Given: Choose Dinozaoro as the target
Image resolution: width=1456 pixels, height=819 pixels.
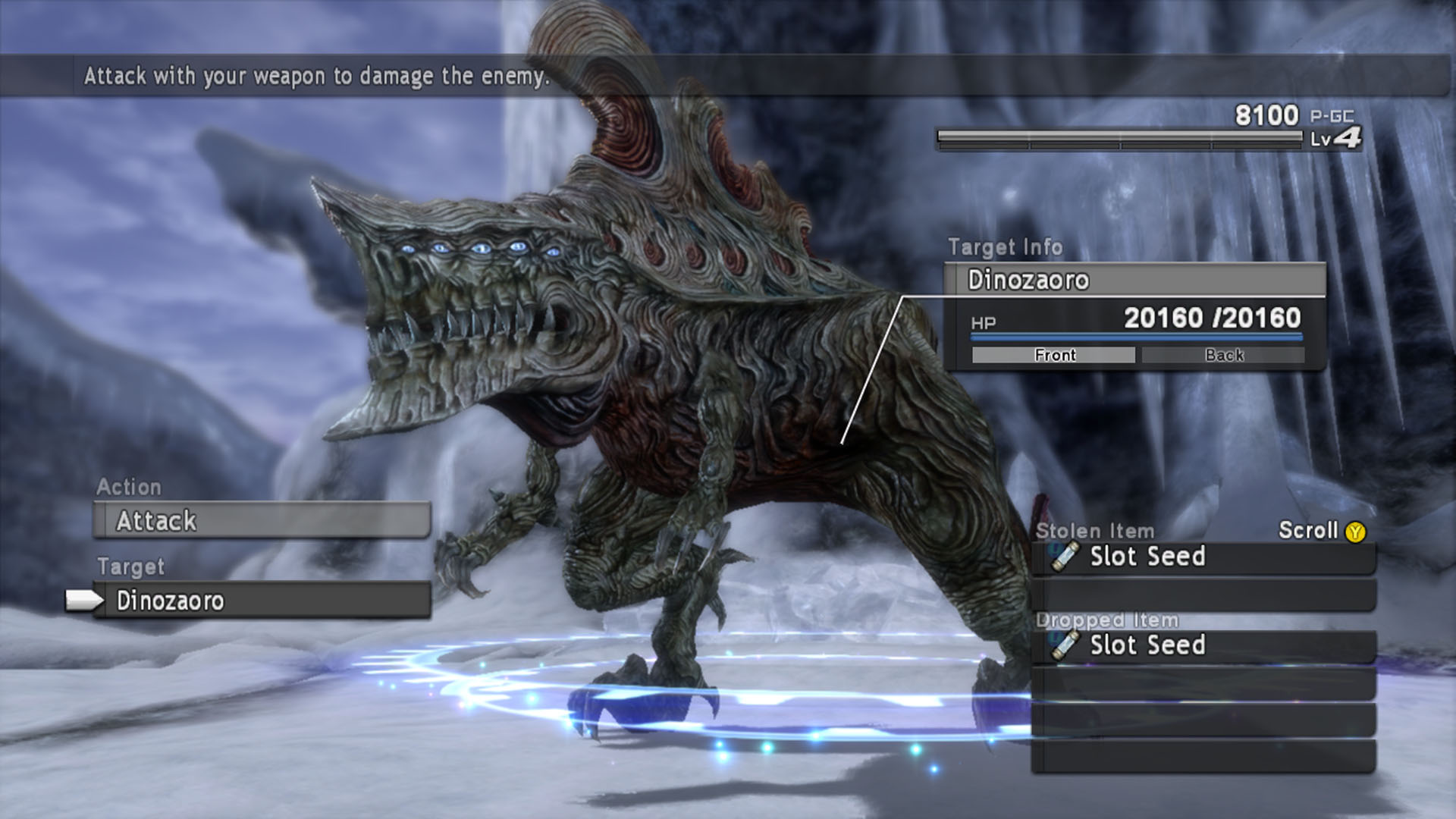Looking at the screenshot, I should point(262,601).
